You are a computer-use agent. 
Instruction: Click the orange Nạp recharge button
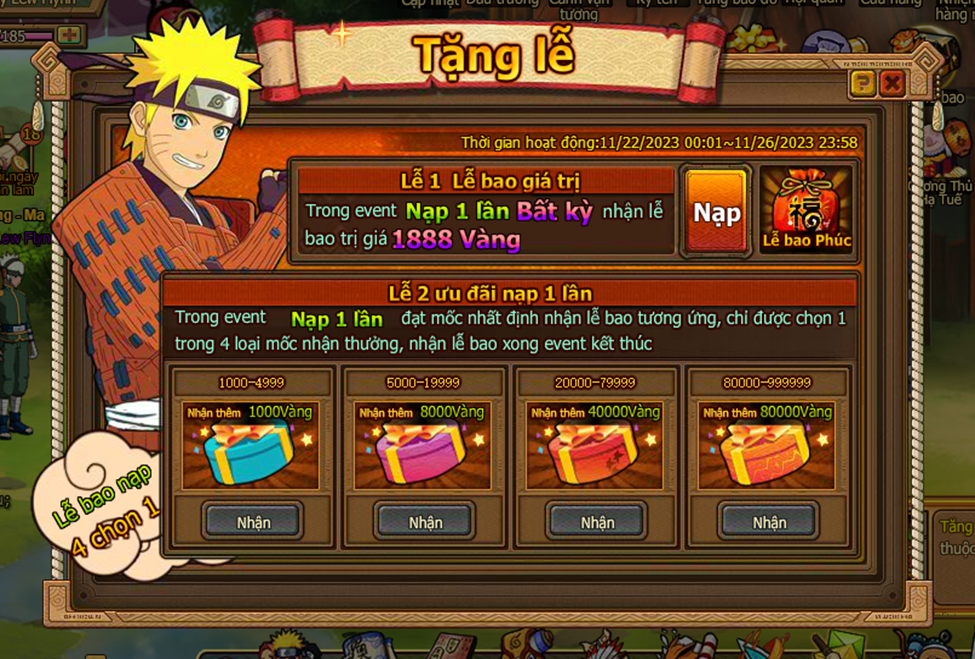(x=716, y=211)
